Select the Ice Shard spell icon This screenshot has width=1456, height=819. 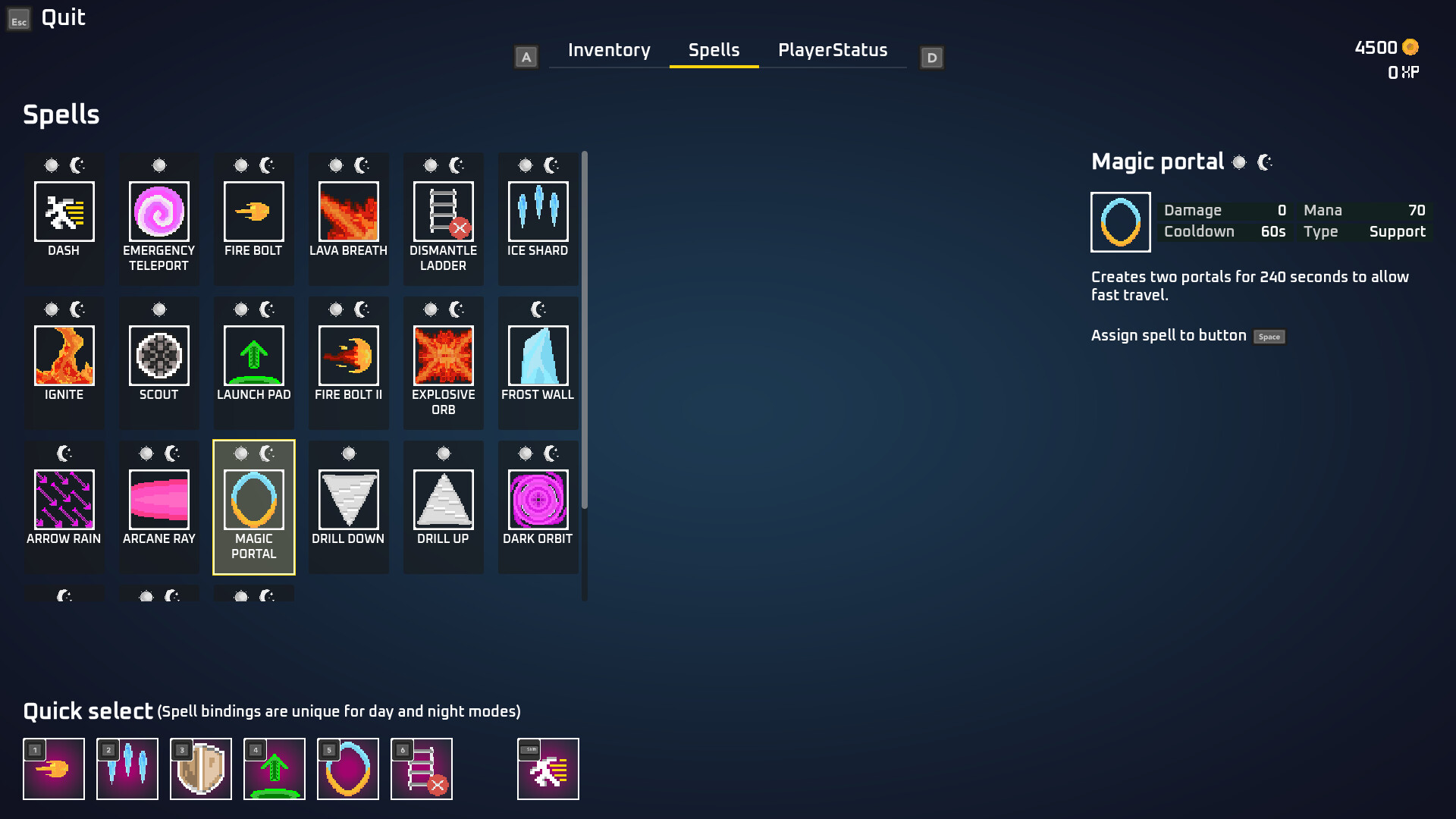(538, 212)
